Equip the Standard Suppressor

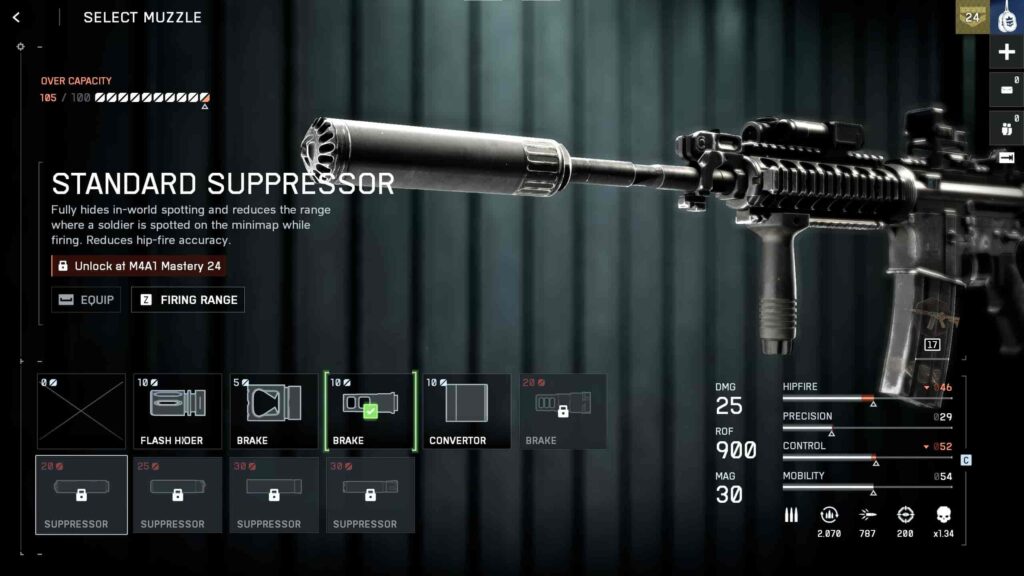[x=86, y=300]
